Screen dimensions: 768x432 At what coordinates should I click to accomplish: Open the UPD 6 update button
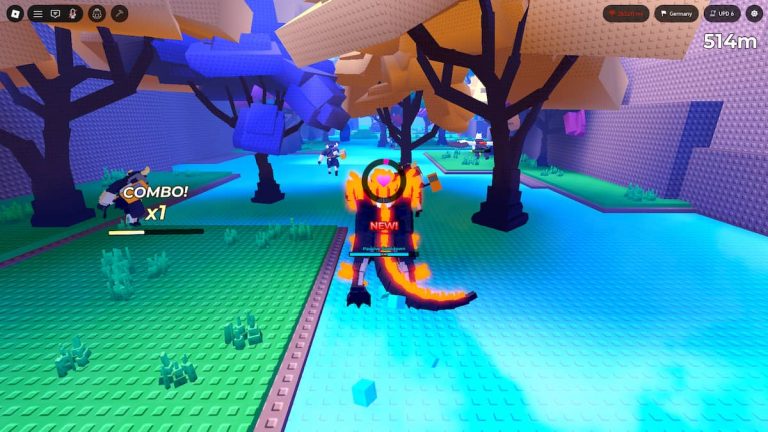tap(721, 13)
